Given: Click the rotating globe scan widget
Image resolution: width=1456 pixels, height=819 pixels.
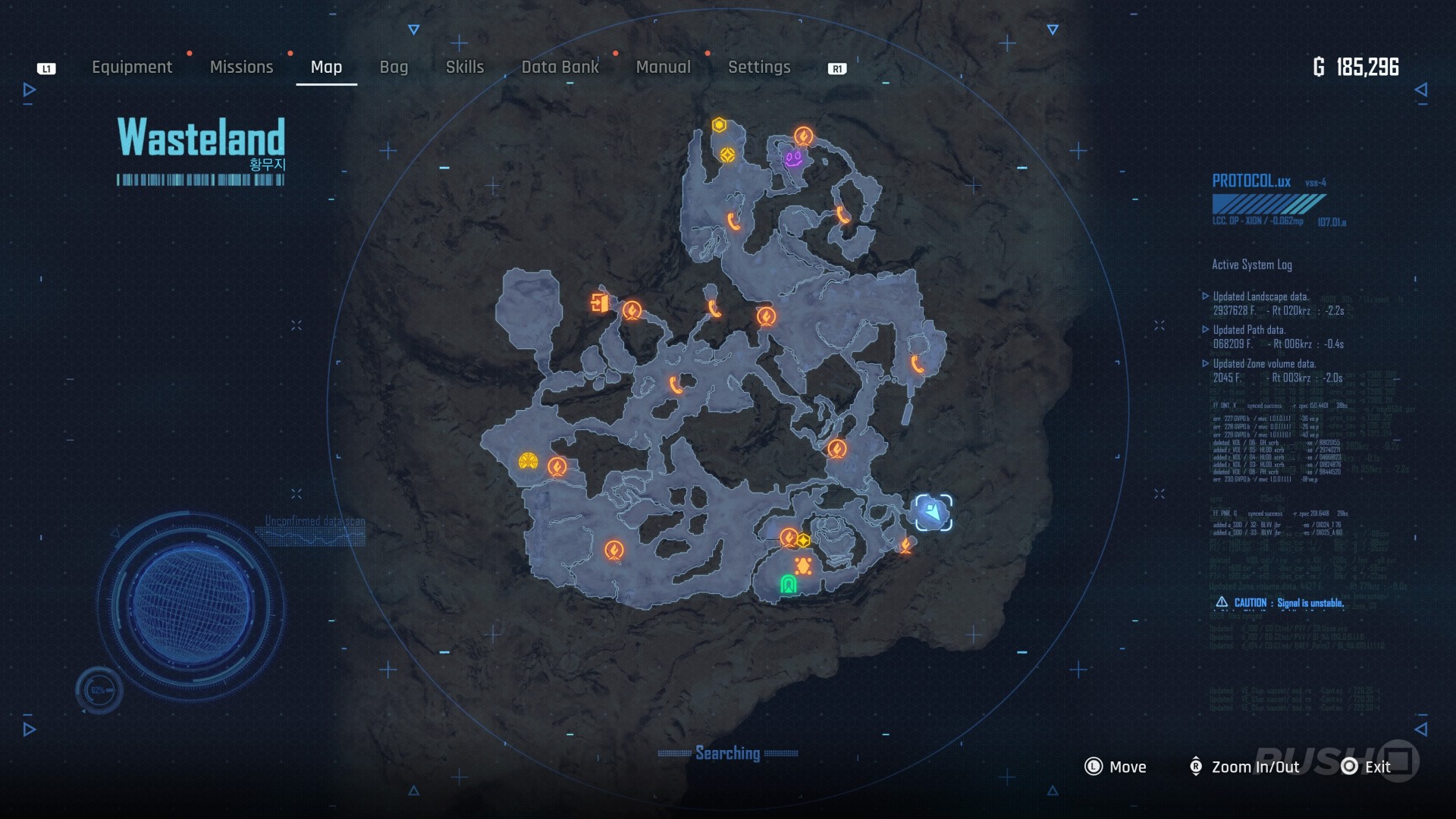Looking at the screenshot, I should click(x=190, y=607).
